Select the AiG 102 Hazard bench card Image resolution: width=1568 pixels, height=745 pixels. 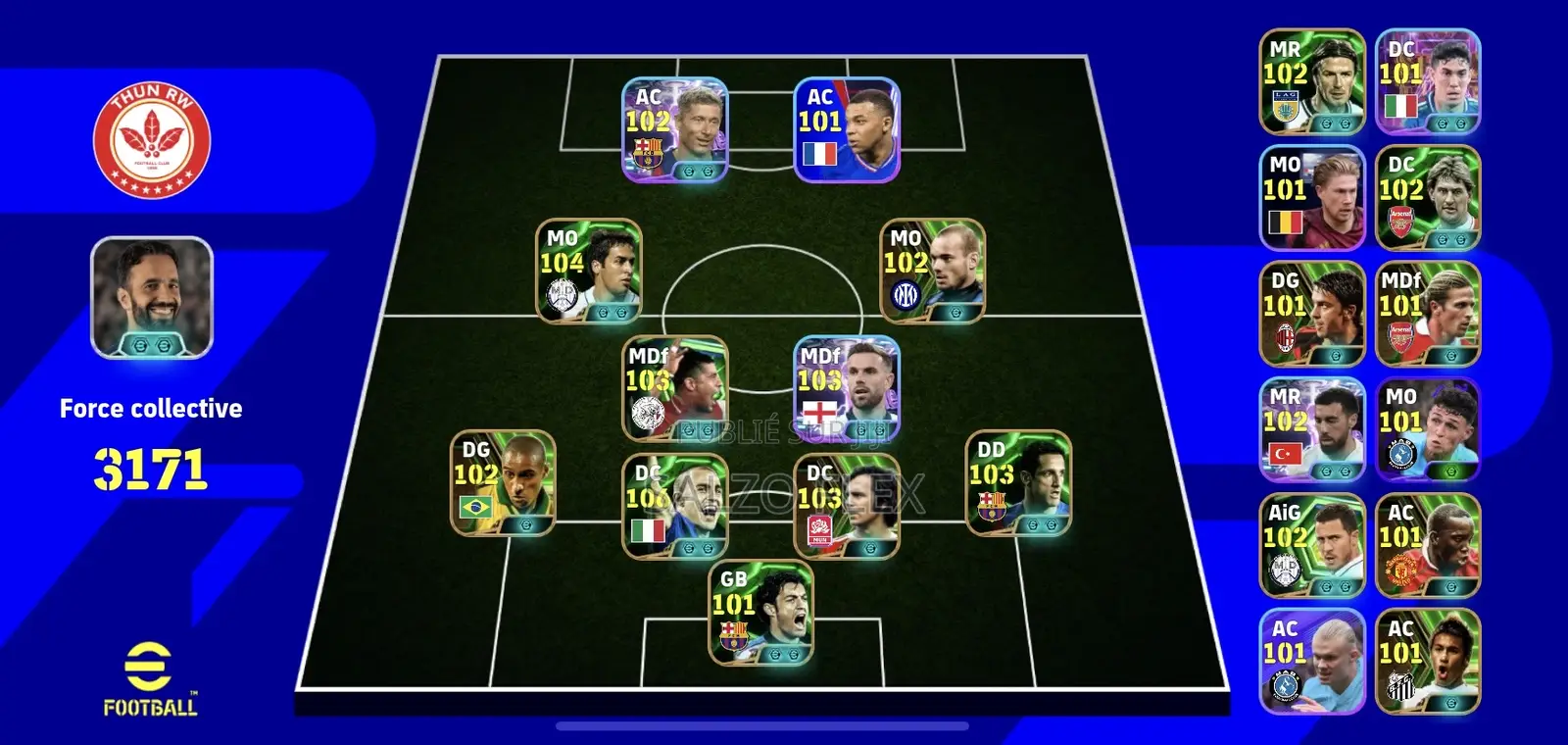tap(1312, 544)
